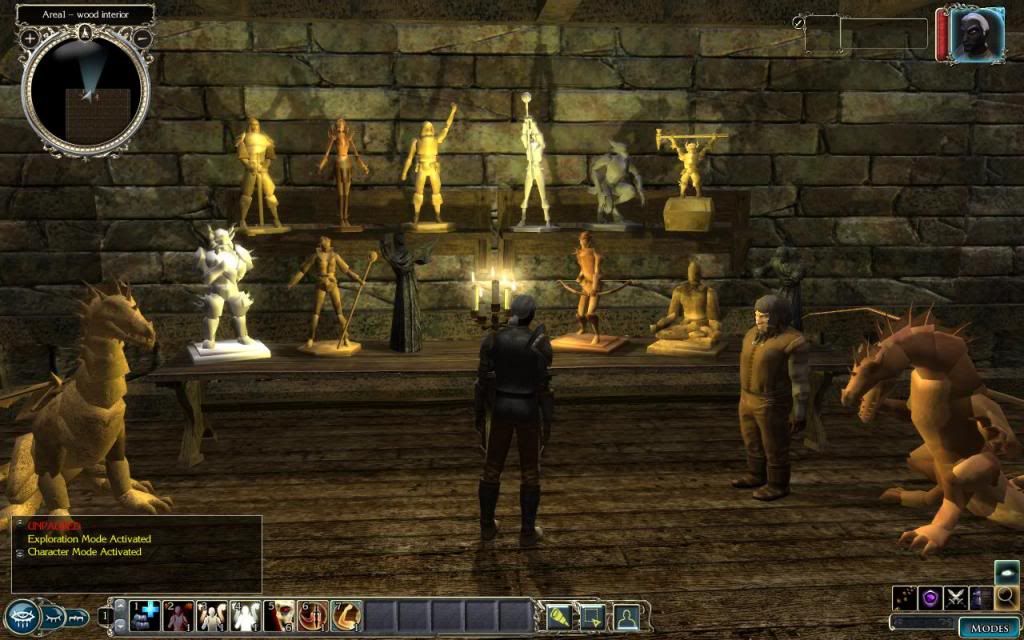Viewport: 1024px width, 640px height.
Task: Open the character silhouette button by the hotbar
Action: coord(626,615)
